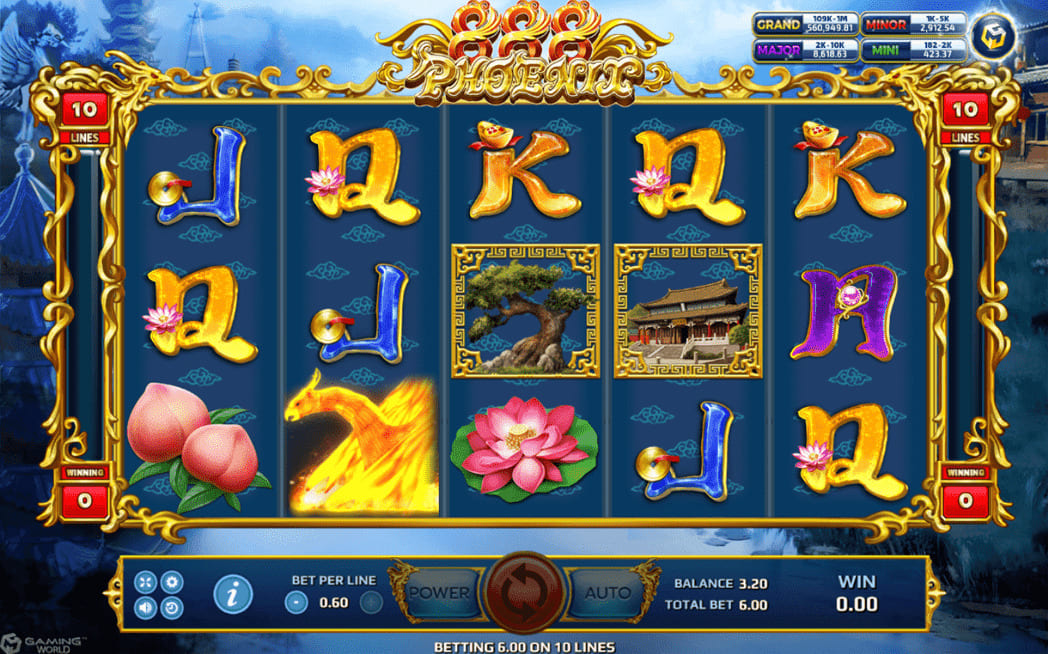Decrease bet per line with minus
This screenshot has width=1048, height=654.
296,602
